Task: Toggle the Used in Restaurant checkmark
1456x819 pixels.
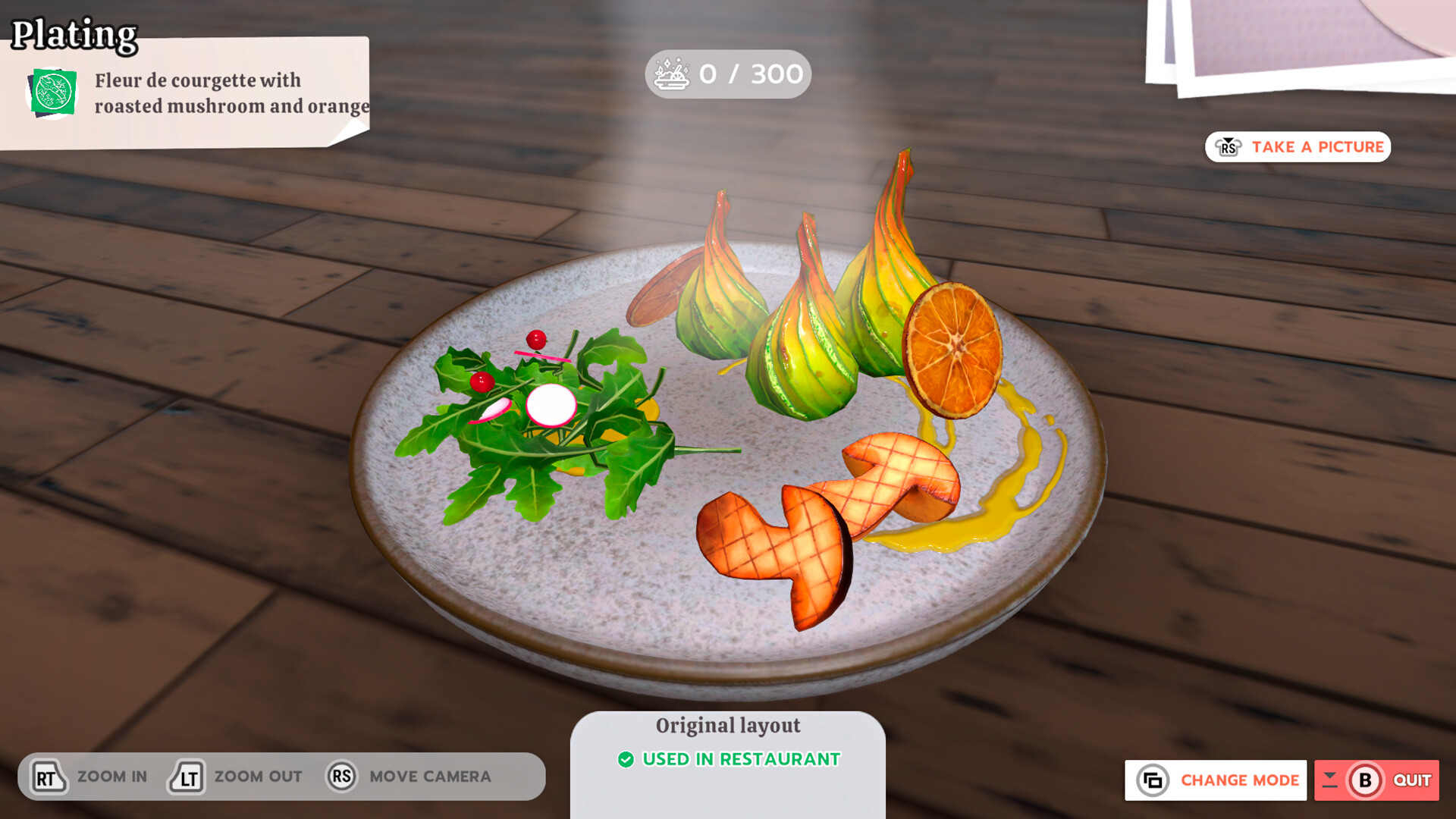Action: pyautogui.click(x=626, y=758)
